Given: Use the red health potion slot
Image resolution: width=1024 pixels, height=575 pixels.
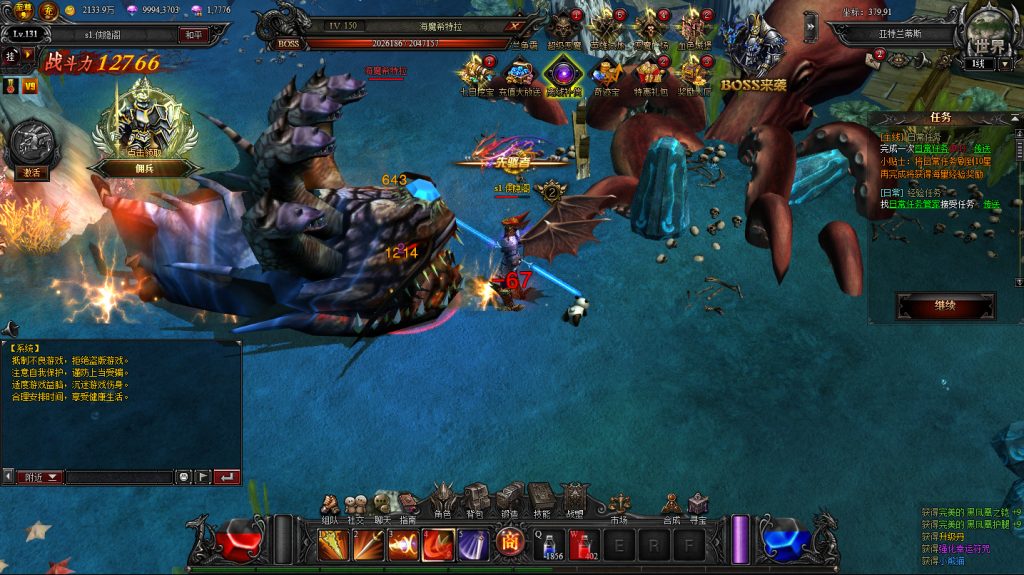Looking at the screenshot, I should (584, 545).
